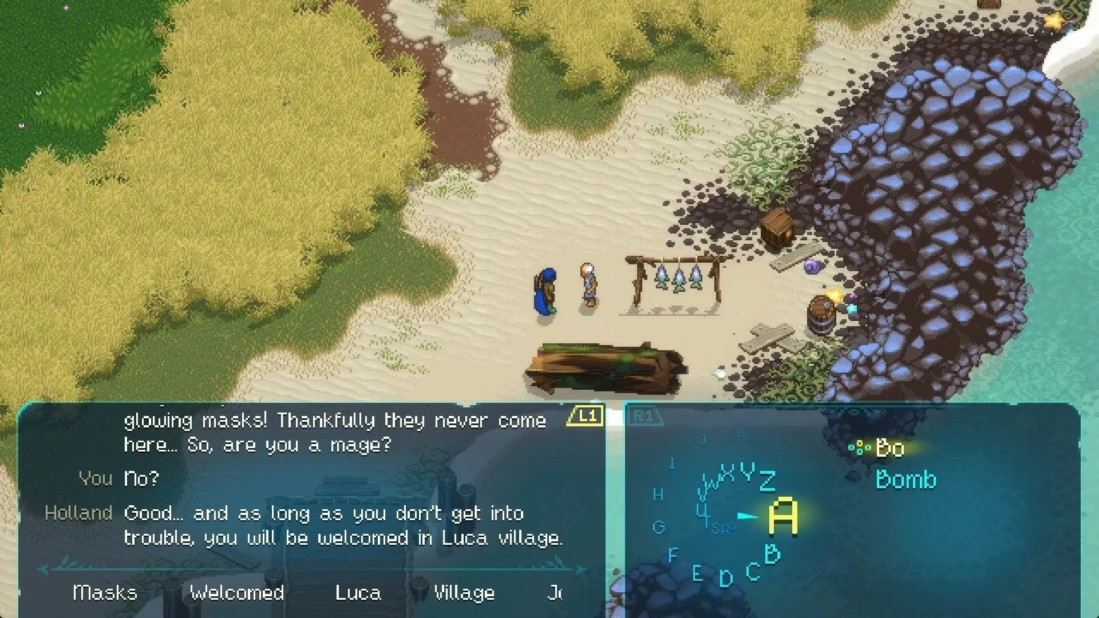Pick letter D on the letter wheel
The width and height of the screenshot is (1099, 618).
[726, 578]
